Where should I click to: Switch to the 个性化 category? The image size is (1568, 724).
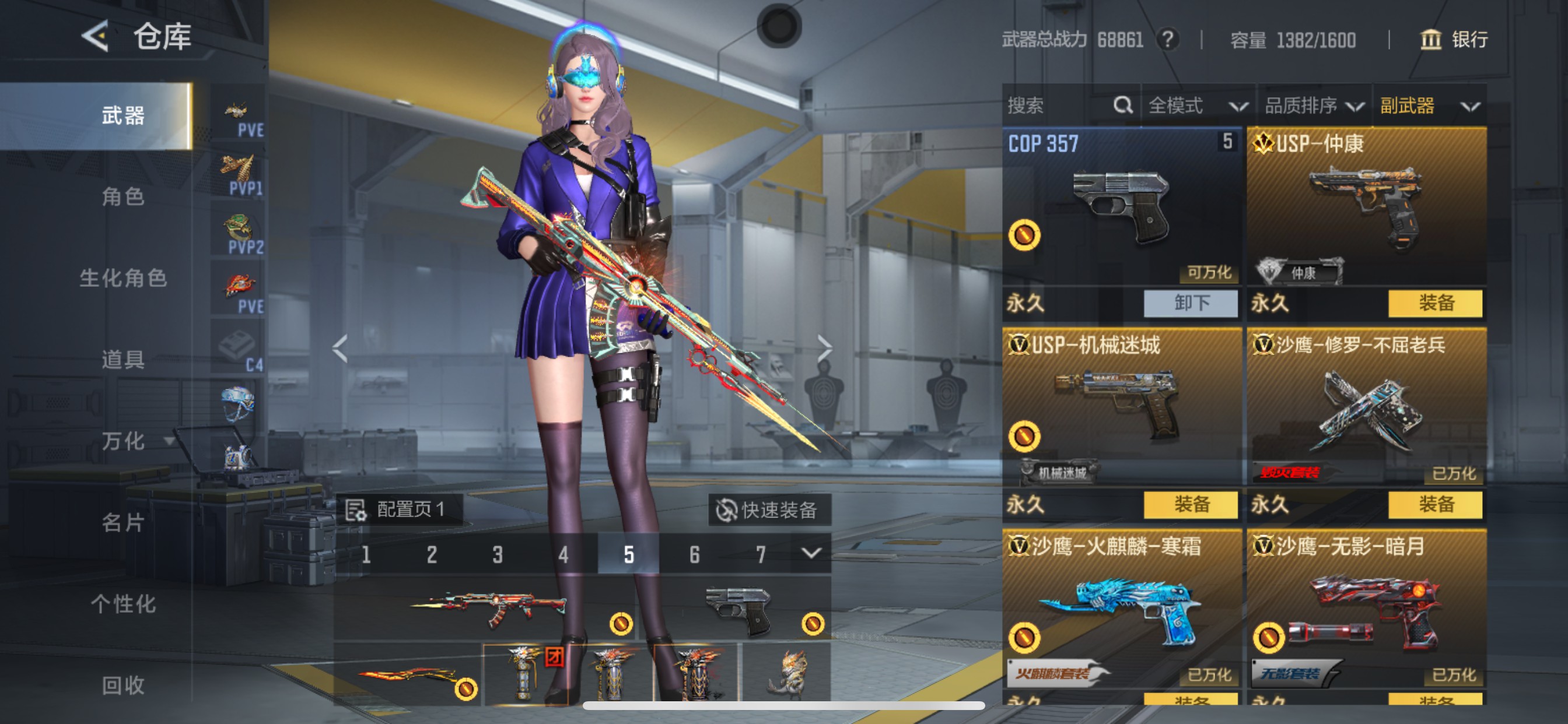pyautogui.click(x=123, y=603)
